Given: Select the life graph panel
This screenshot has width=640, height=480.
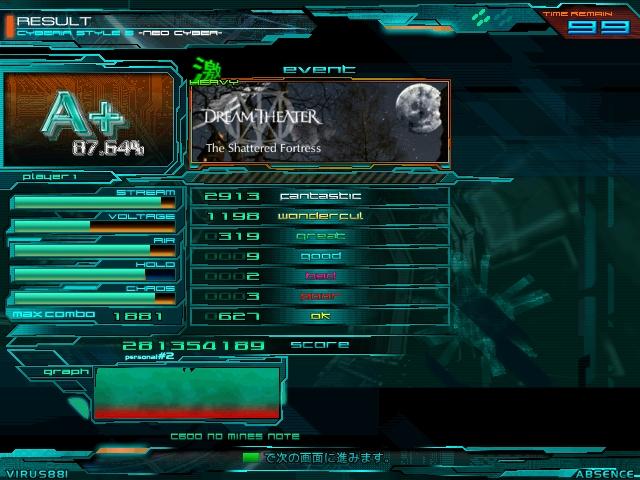Looking at the screenshot, I should coord(186,392).
